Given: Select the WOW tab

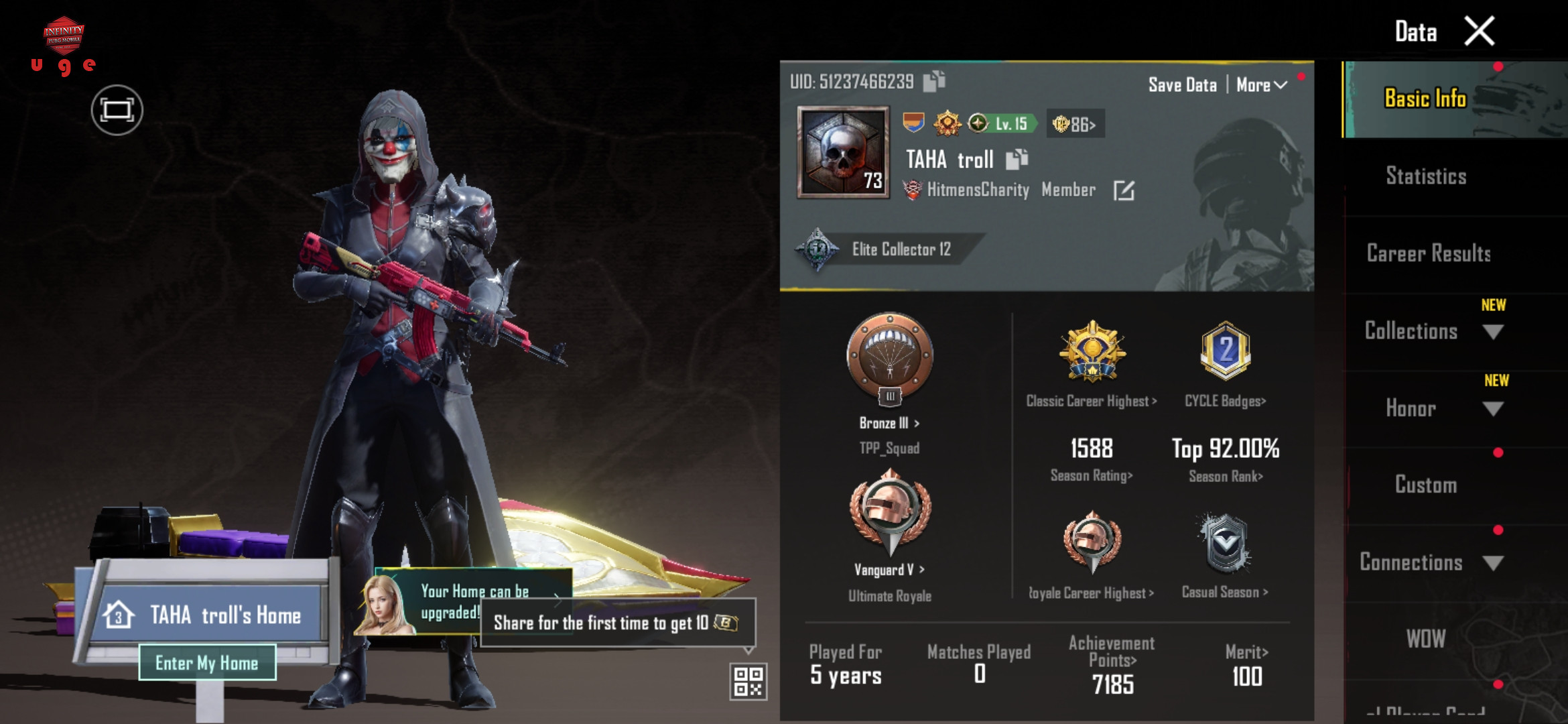Looking at the screenshot, I should pyautogui.click(x=1426, y=639).
